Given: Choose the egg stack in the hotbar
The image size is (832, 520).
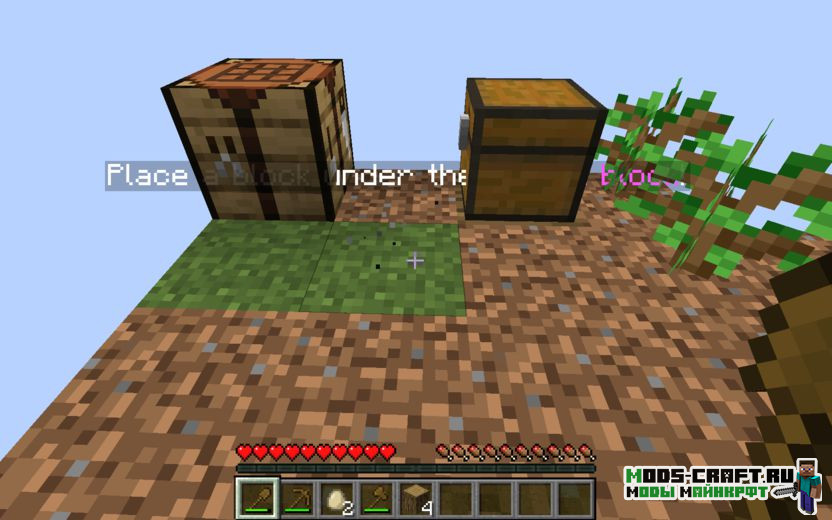Looking at the screenshot, I should point(336,497).
